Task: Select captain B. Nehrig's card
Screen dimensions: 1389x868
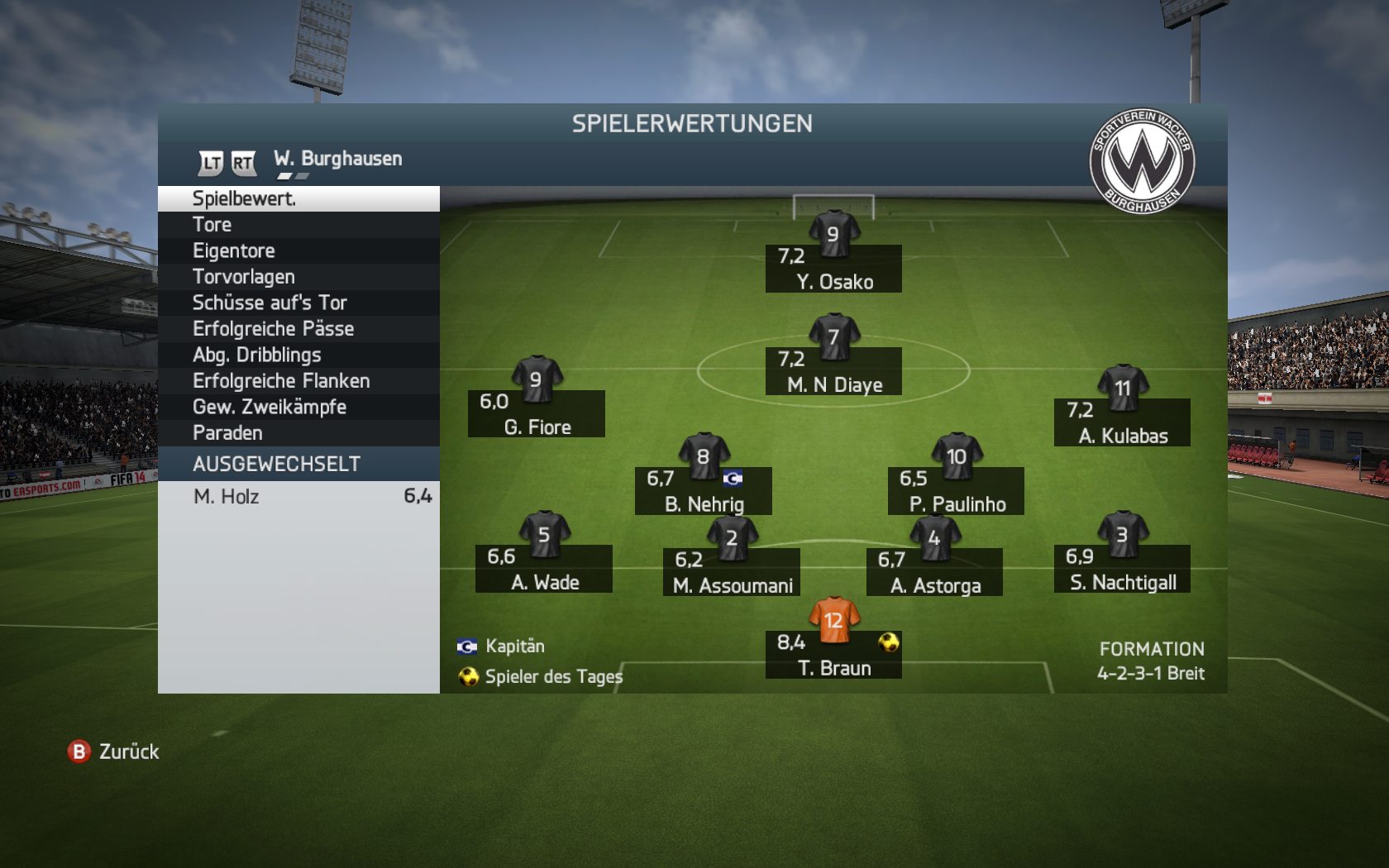Action: point(704,491)
